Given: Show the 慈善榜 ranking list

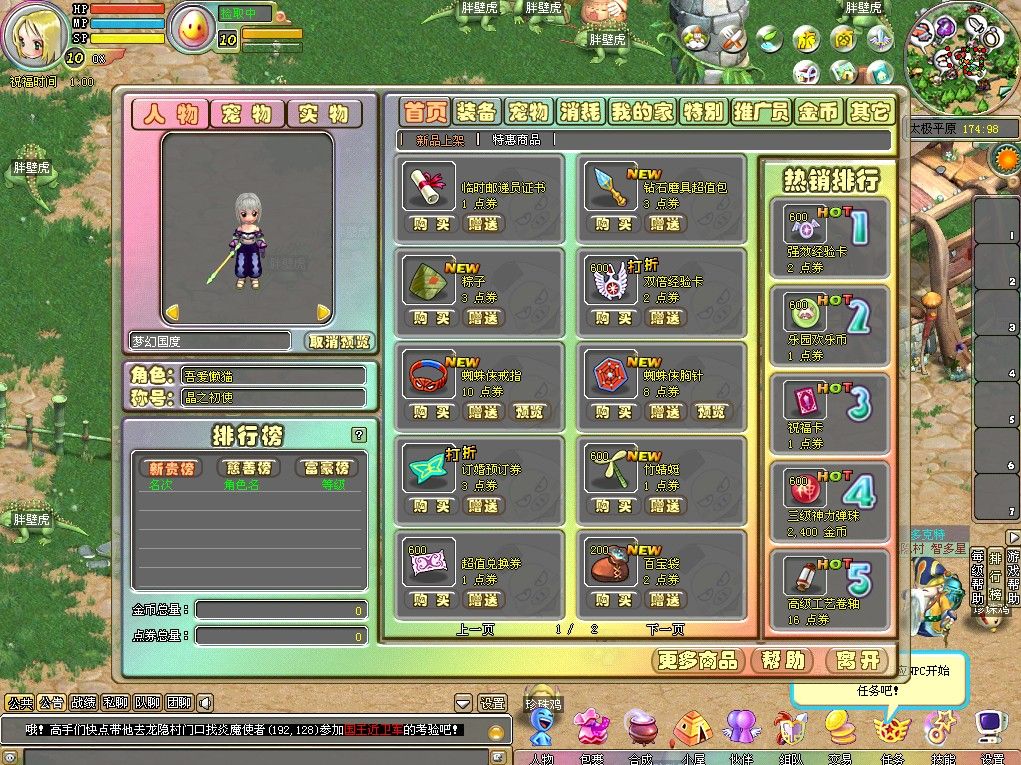Looking at the screenshot, I should point(248,468).
